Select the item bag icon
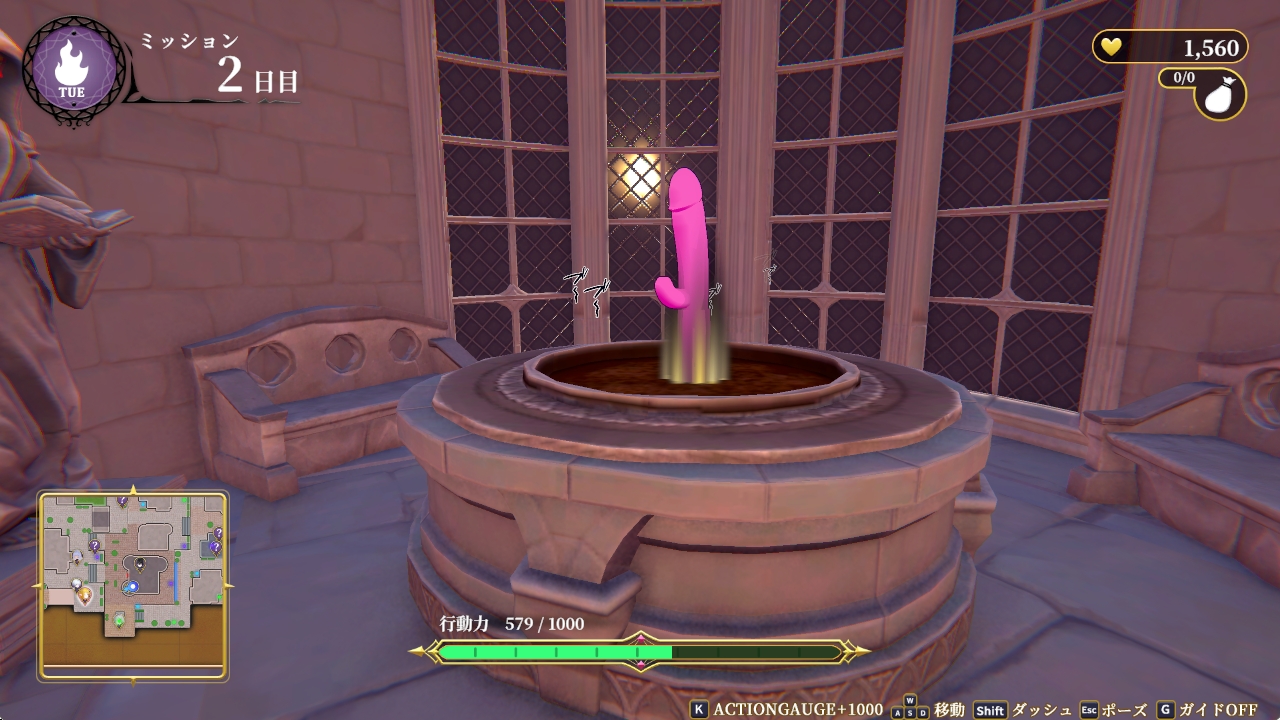1280x720 pixels. tap(1221, 94)
